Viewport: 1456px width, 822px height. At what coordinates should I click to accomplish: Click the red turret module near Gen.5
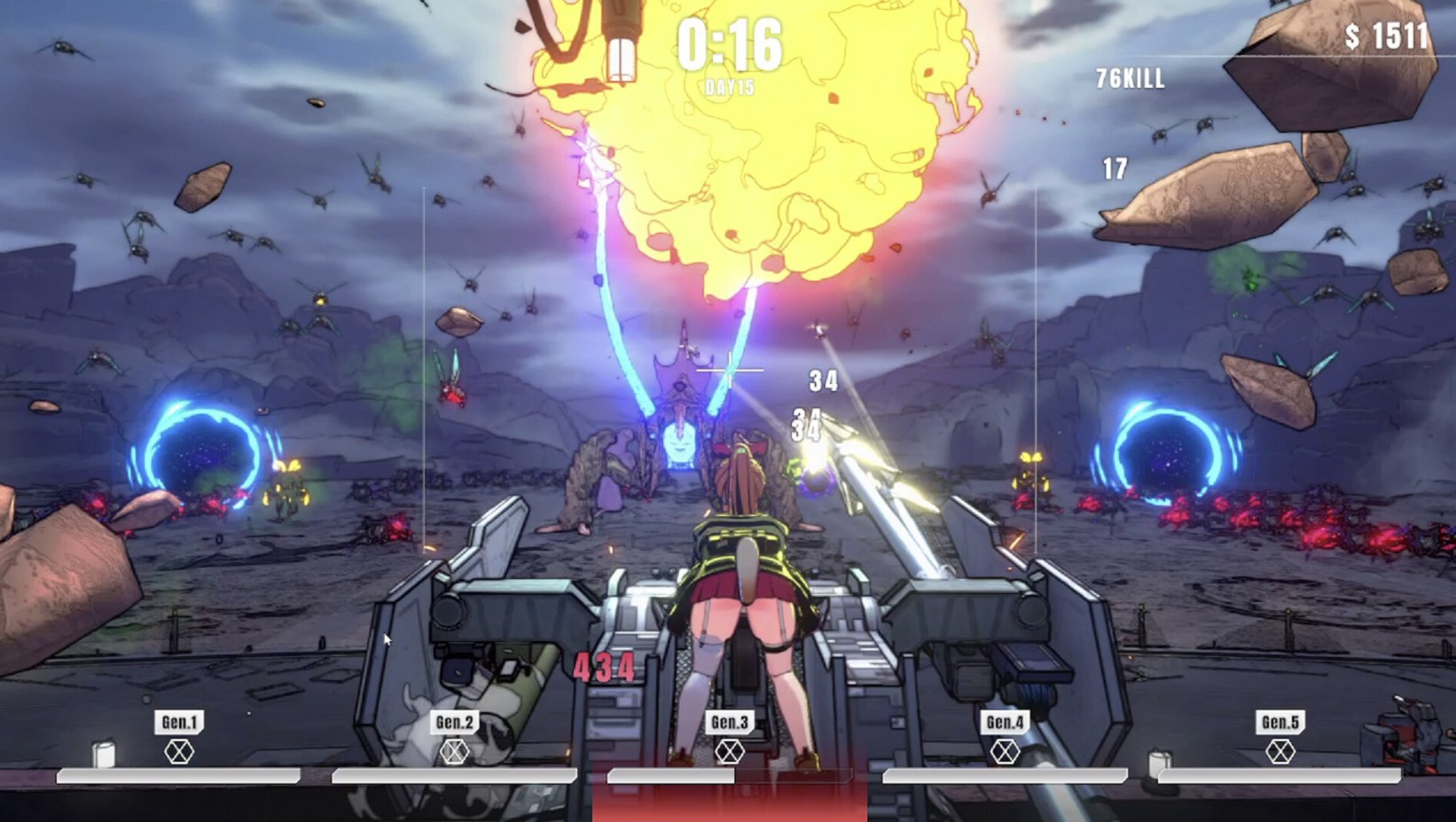pos(1406,731)
